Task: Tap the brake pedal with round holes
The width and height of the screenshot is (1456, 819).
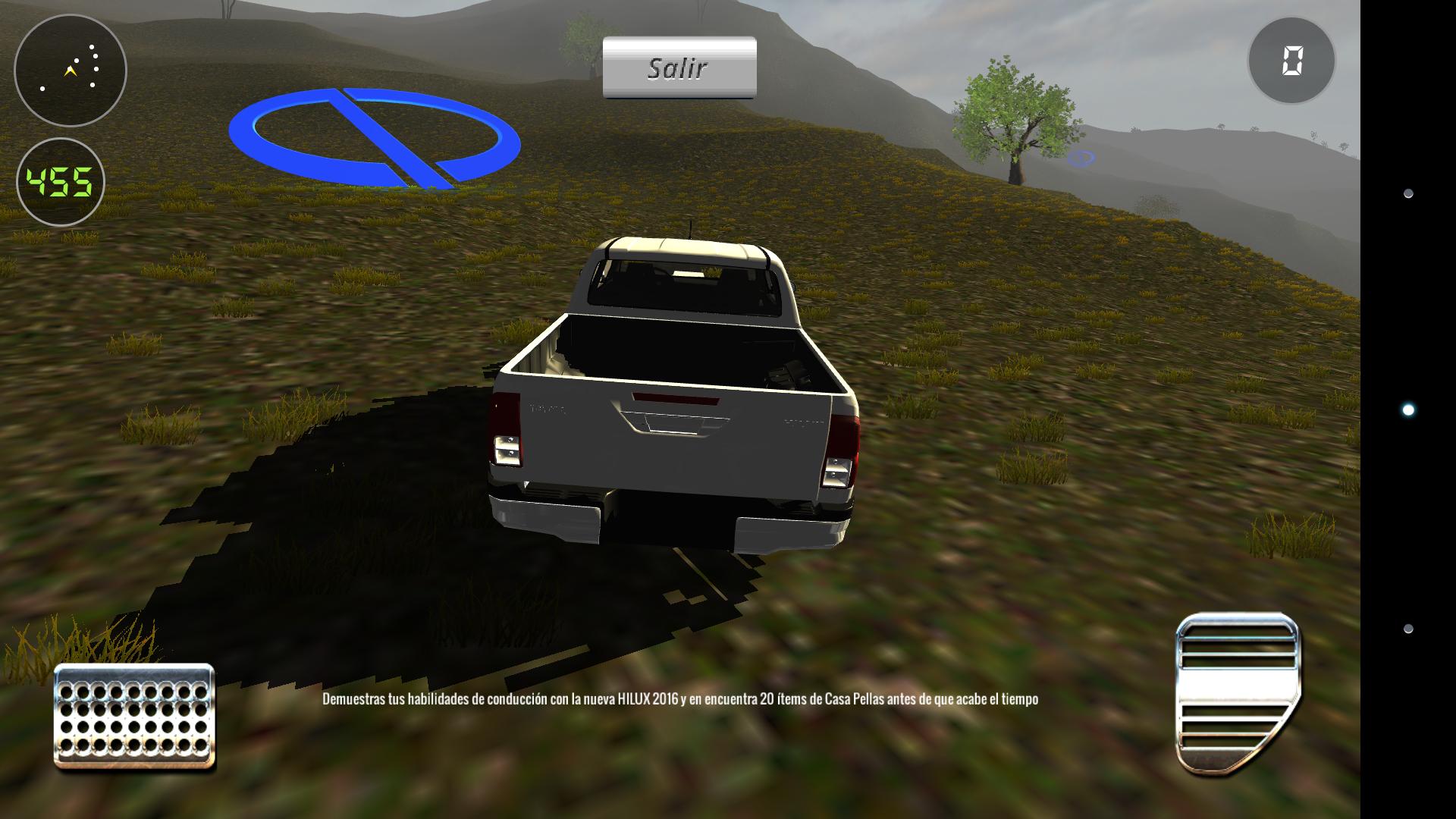Action: pyautogui.click(x=134, y=716)
